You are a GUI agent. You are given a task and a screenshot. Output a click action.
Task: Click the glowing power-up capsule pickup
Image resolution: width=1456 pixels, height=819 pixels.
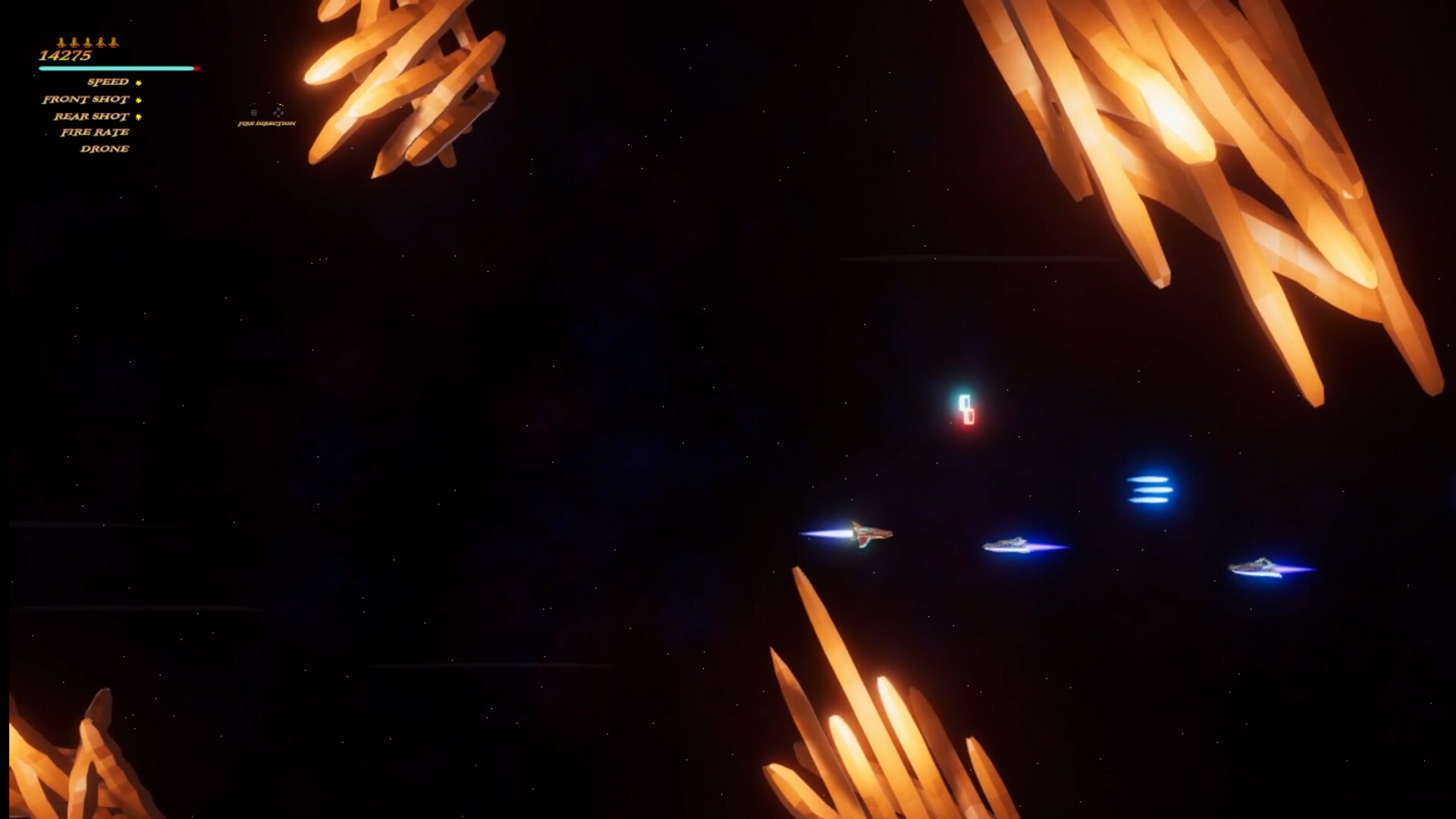pyautogui.click(x=968, y=410)
